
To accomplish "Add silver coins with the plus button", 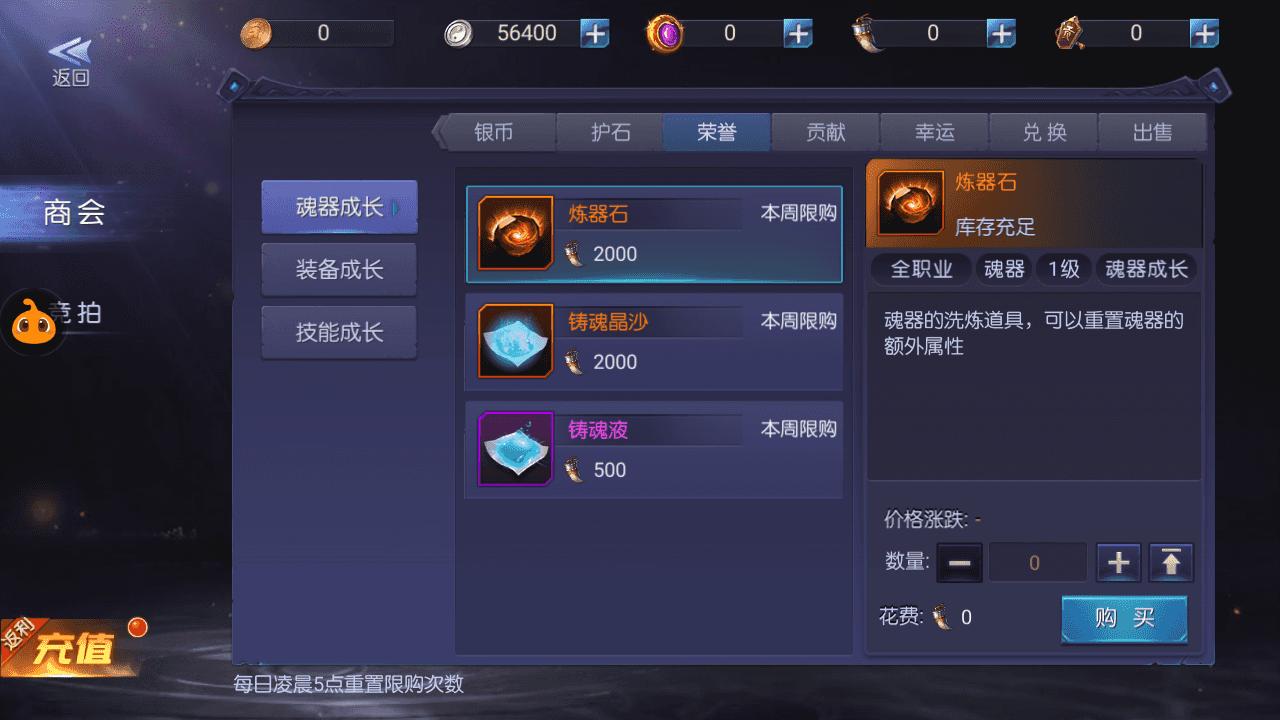I will click(596, 32).
